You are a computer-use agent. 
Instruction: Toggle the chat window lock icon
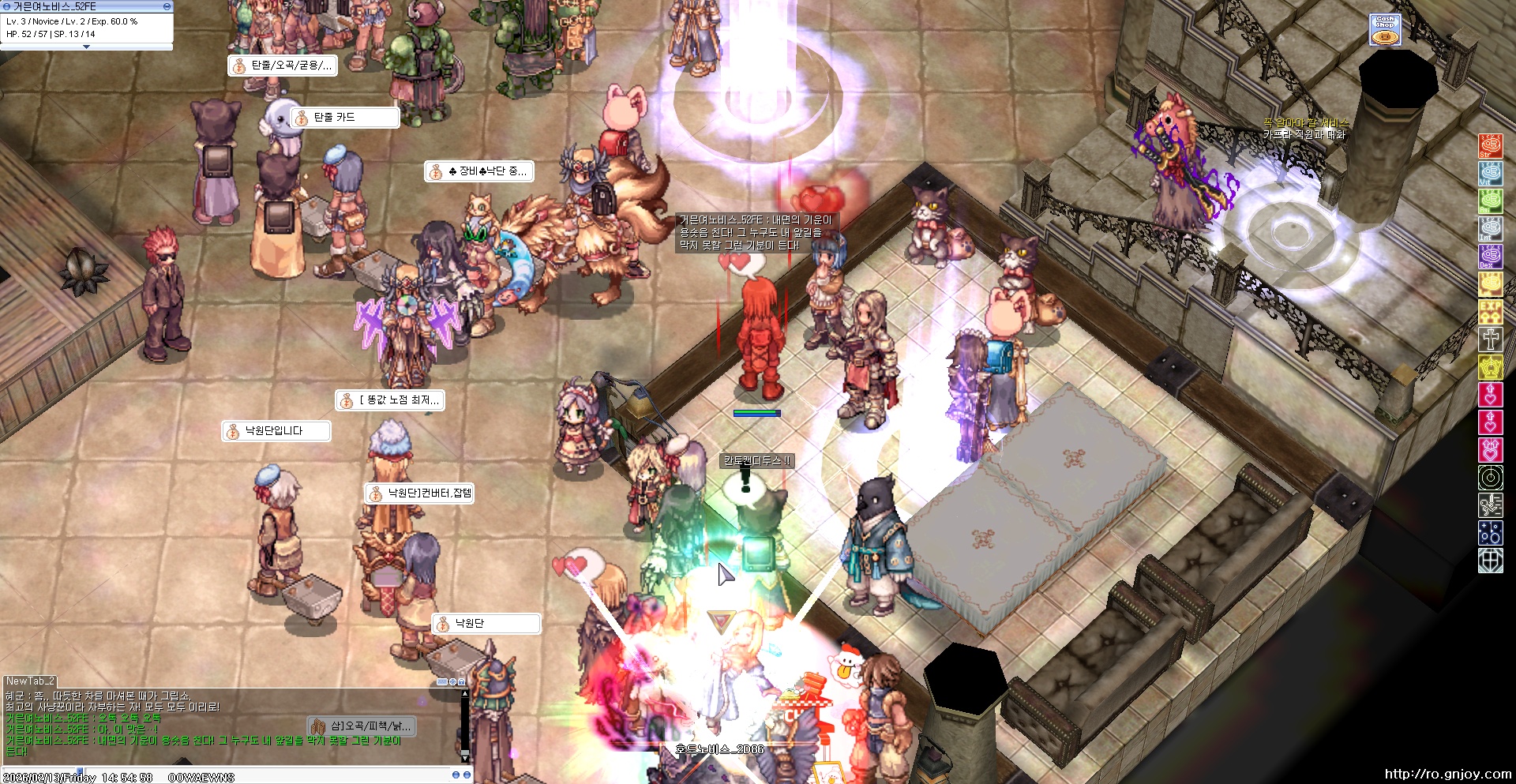[461, 681]
